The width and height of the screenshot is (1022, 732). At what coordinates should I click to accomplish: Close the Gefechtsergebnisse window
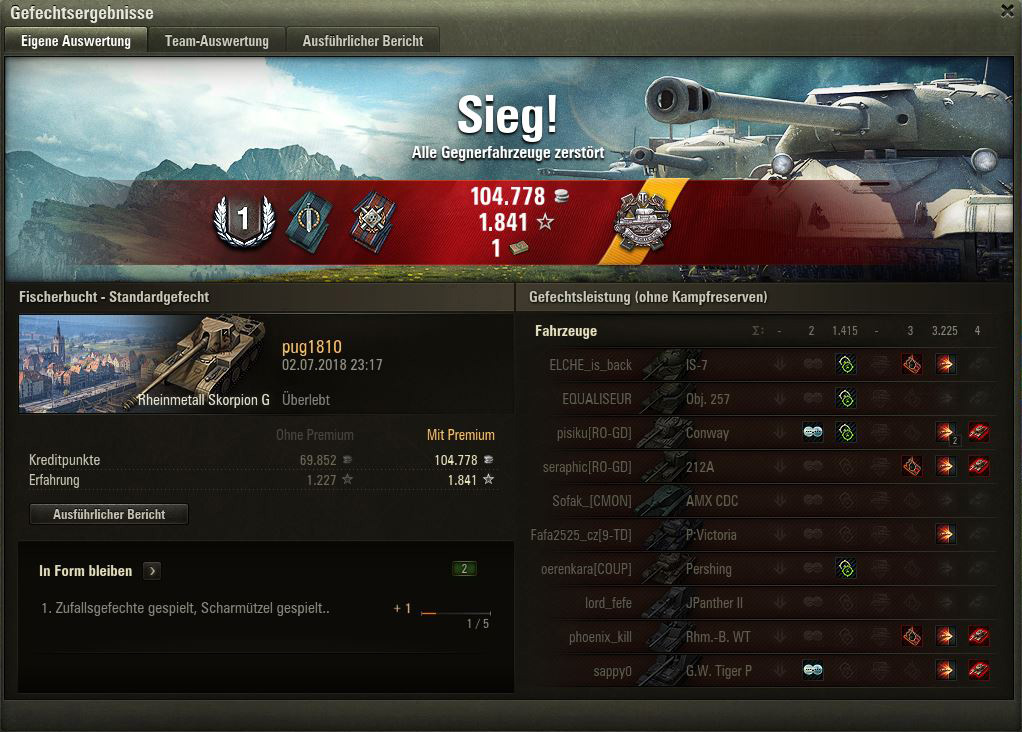point(1007,11)
